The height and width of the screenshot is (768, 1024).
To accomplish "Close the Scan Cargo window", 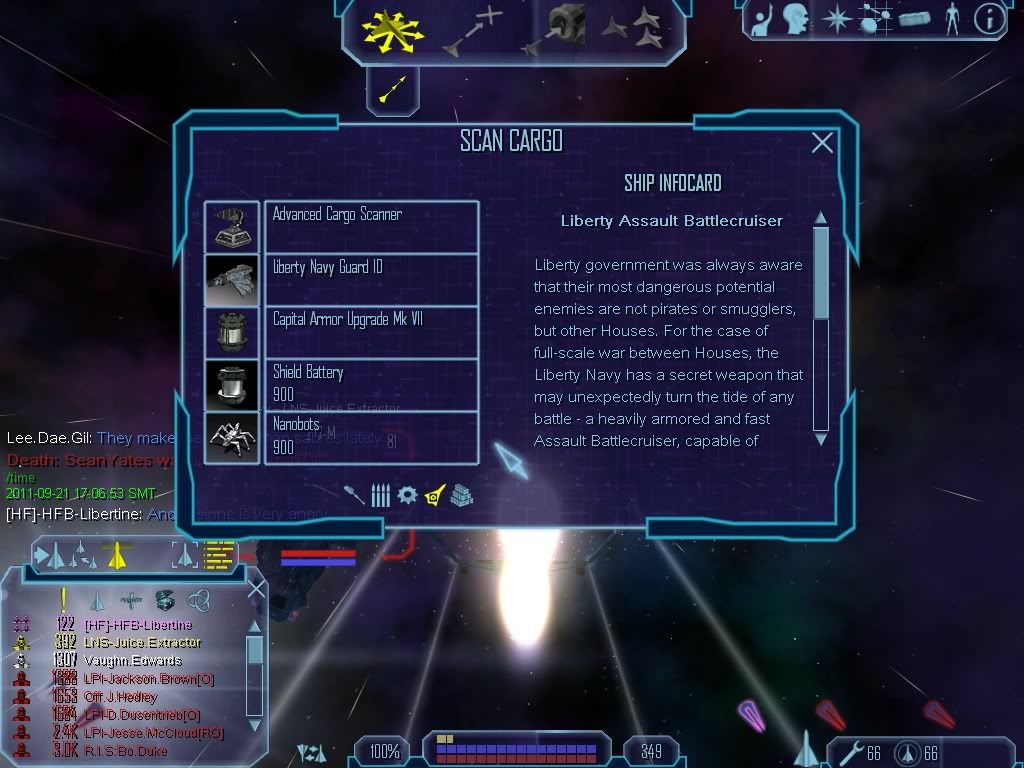I will 822,143.
